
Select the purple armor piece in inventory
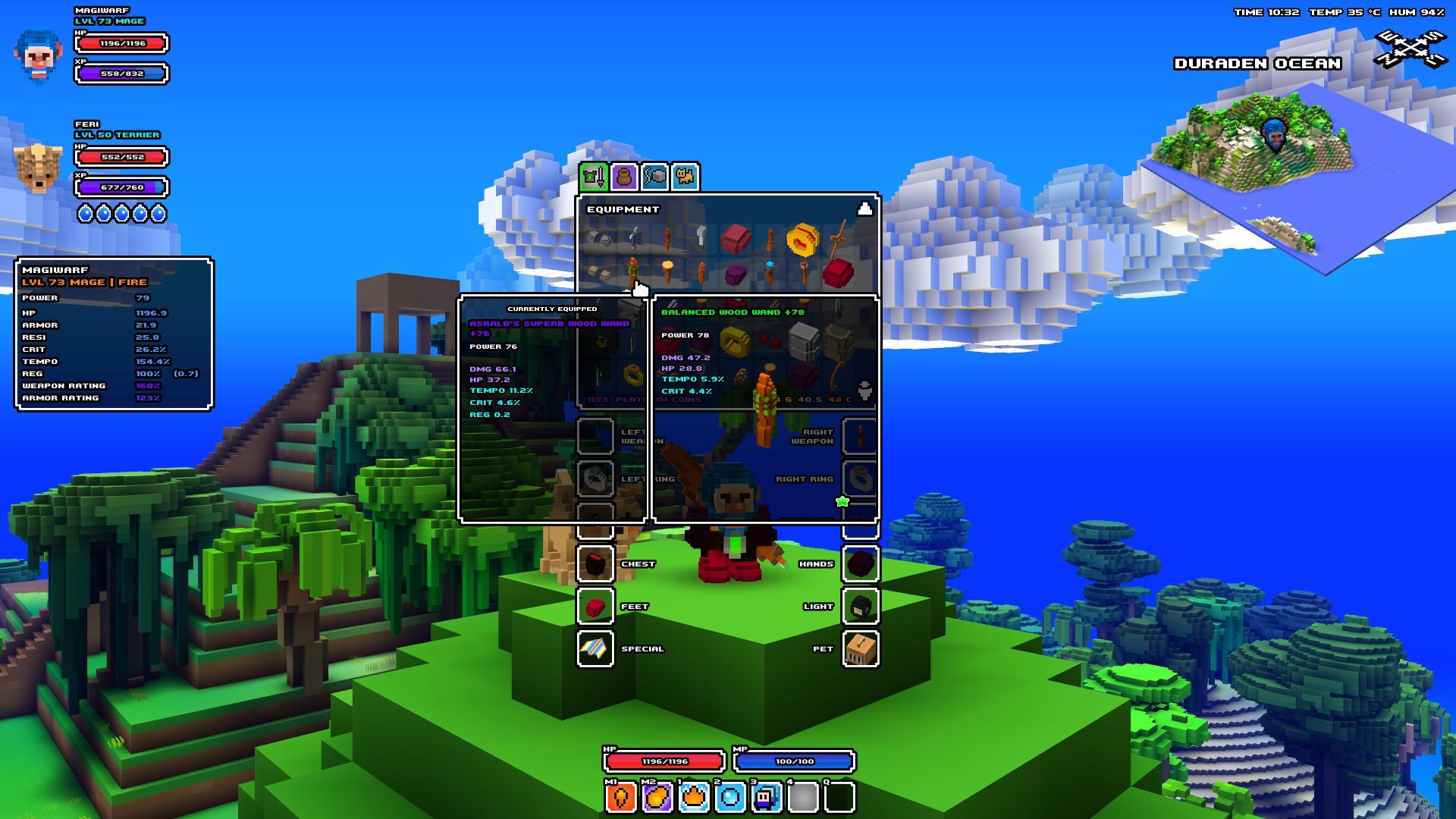pyautogui.click(x=735, y=273)
